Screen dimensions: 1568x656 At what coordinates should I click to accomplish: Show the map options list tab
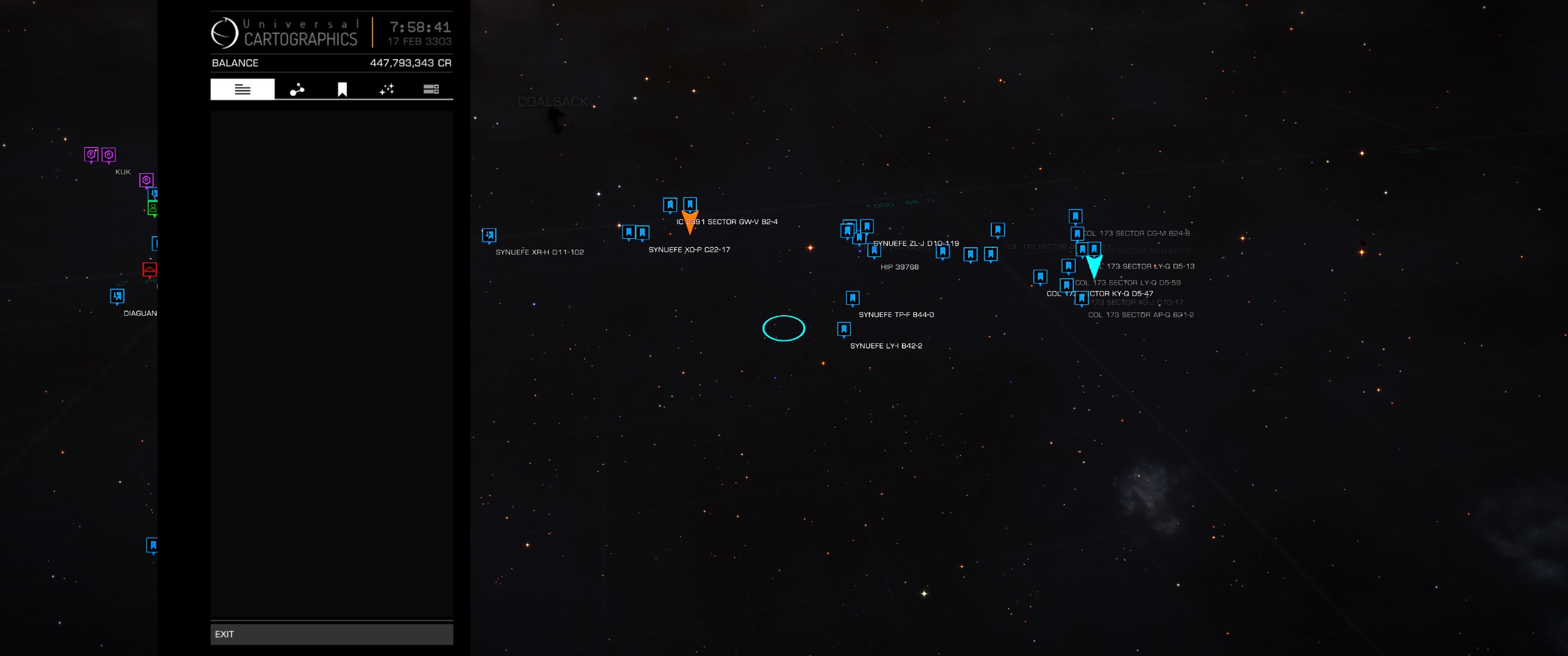click(x=431, y=89)
